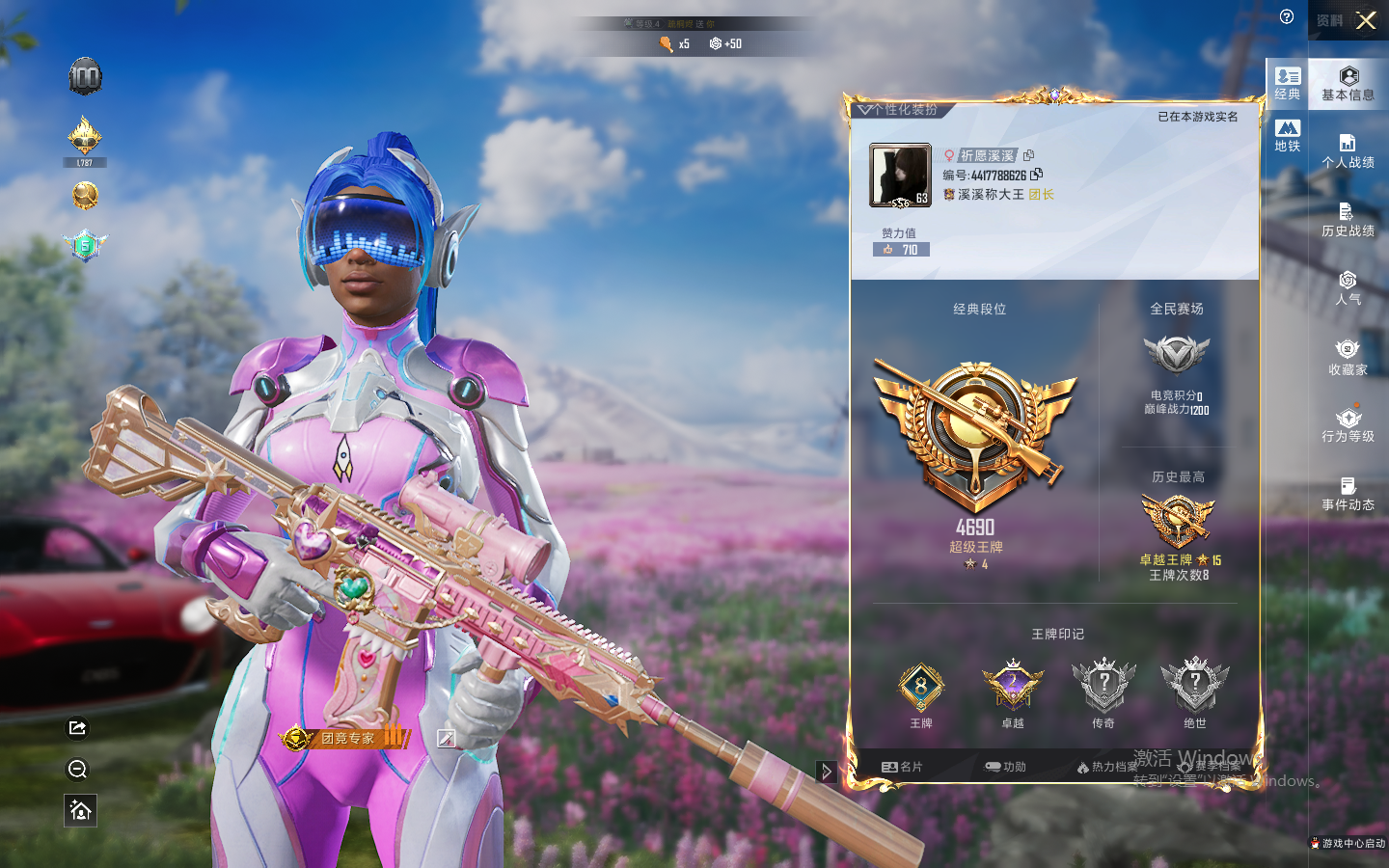The height and width of the screenshot is (868, 1389).
Task: Click the player avatar portrait
Action: pos(900,176)
